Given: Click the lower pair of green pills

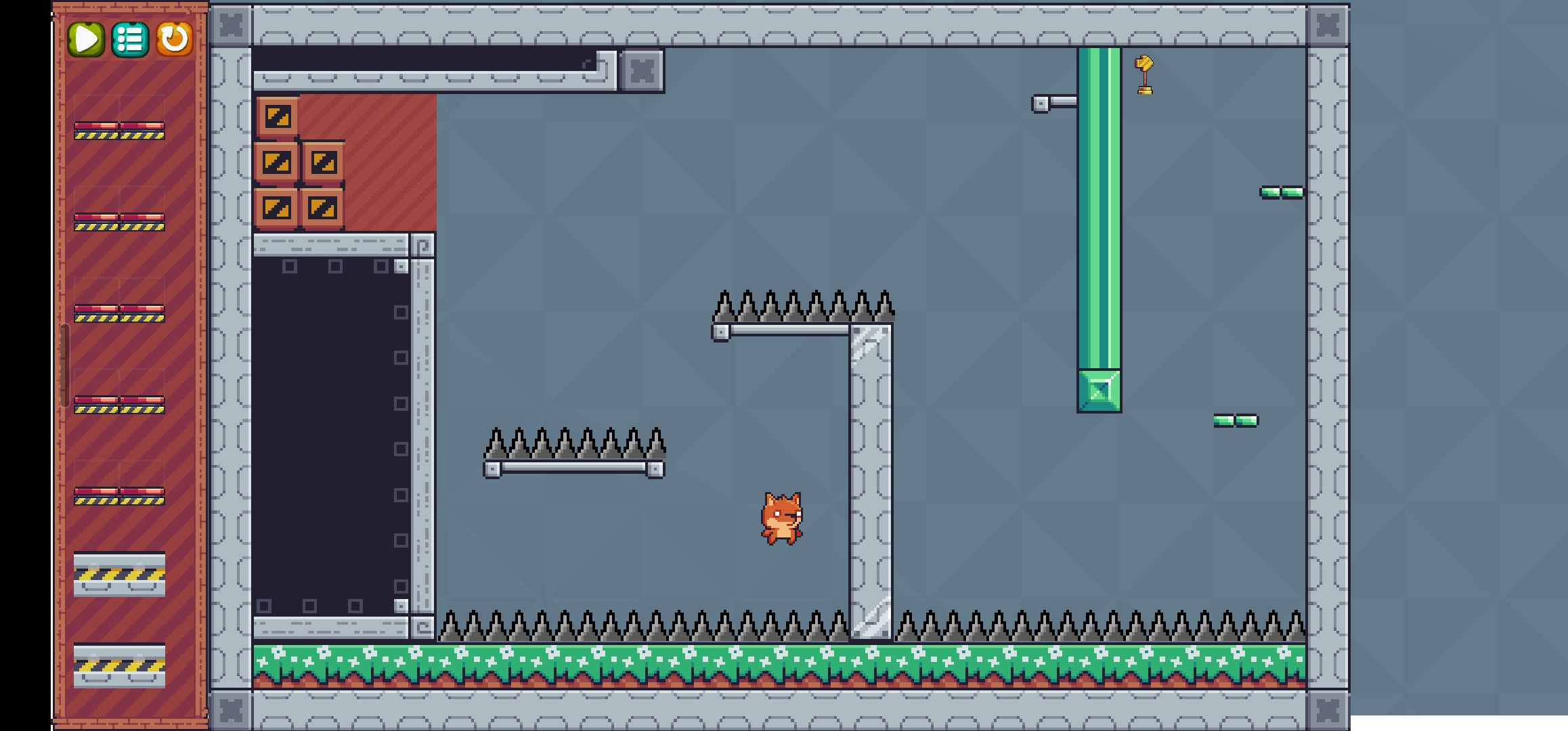Looking at the screenshot, I should (x=1236, y=420).
